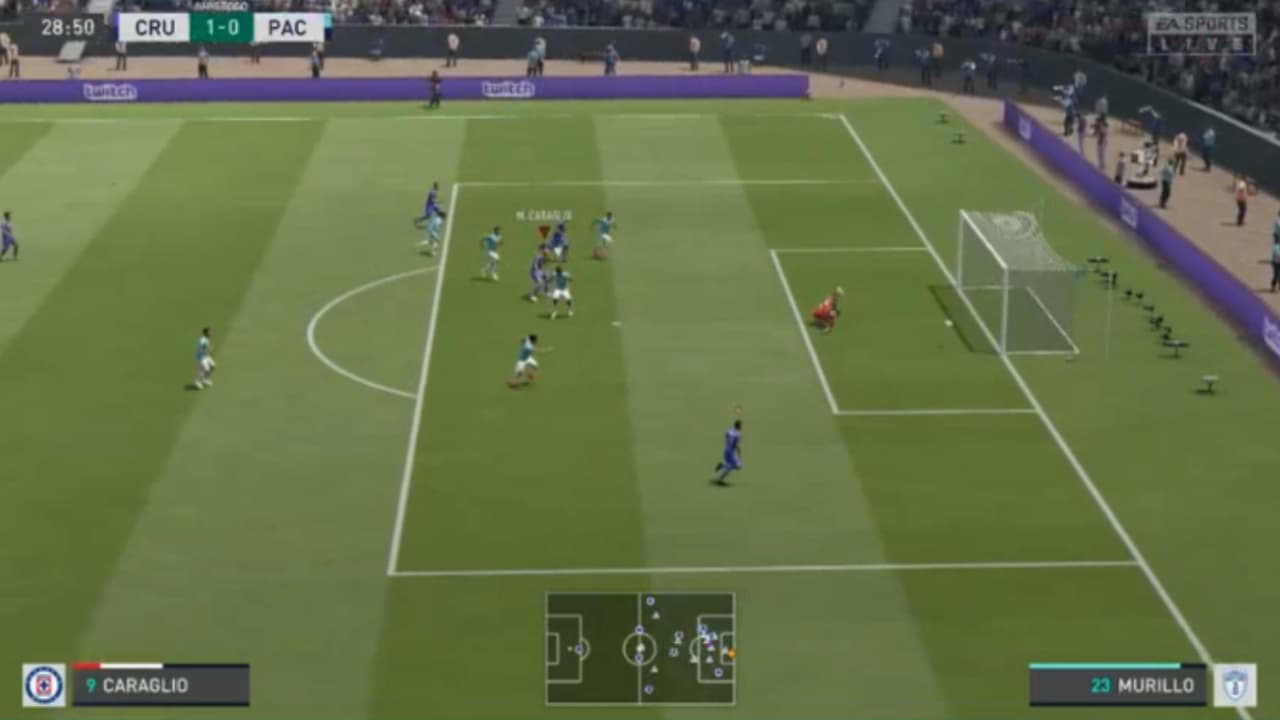Click the ball icon on the radar minimap
The height and width of the screenshot is (720, 1280).
tap(731, 654)
